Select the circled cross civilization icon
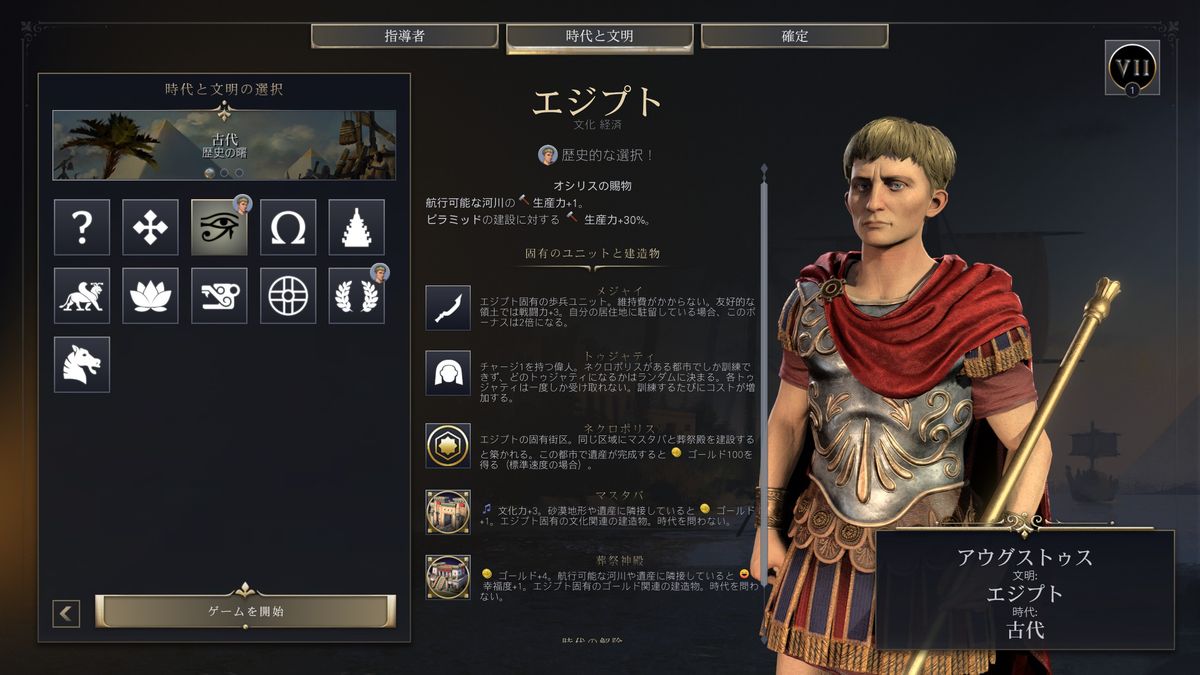 point(288,295)
